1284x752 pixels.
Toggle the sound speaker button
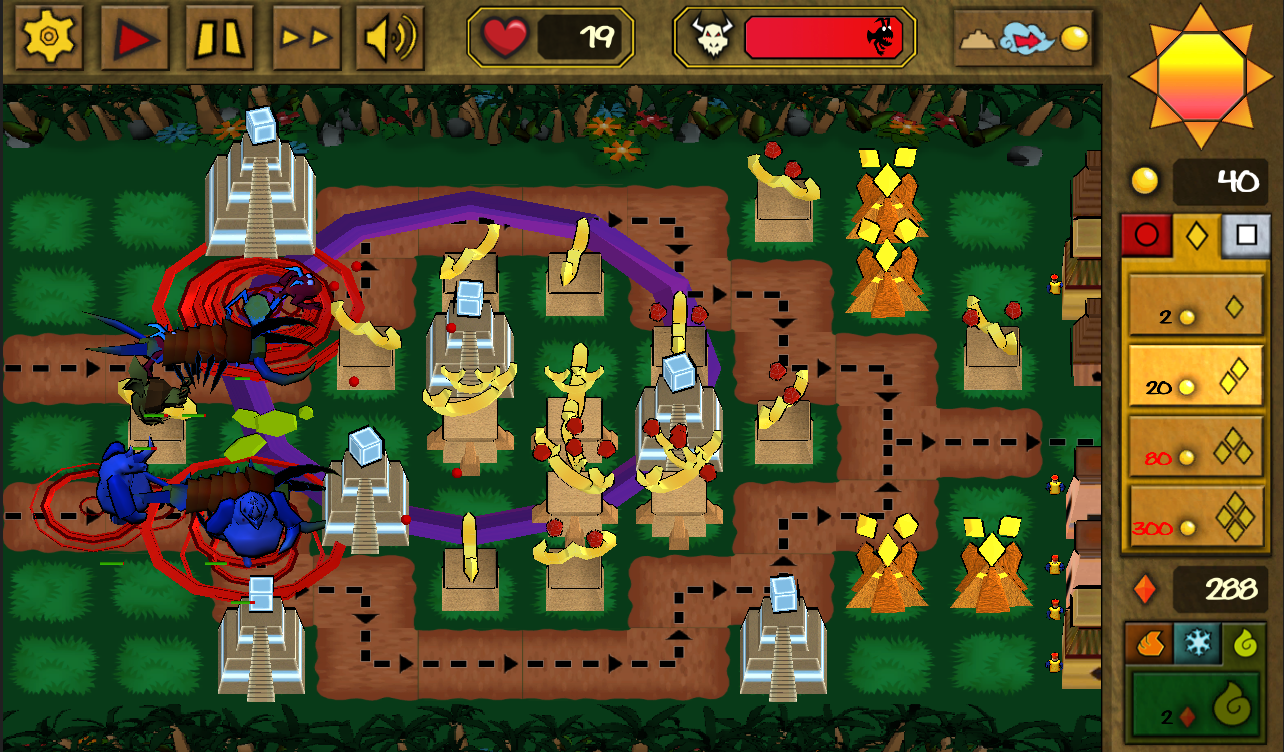coord(390,38)
